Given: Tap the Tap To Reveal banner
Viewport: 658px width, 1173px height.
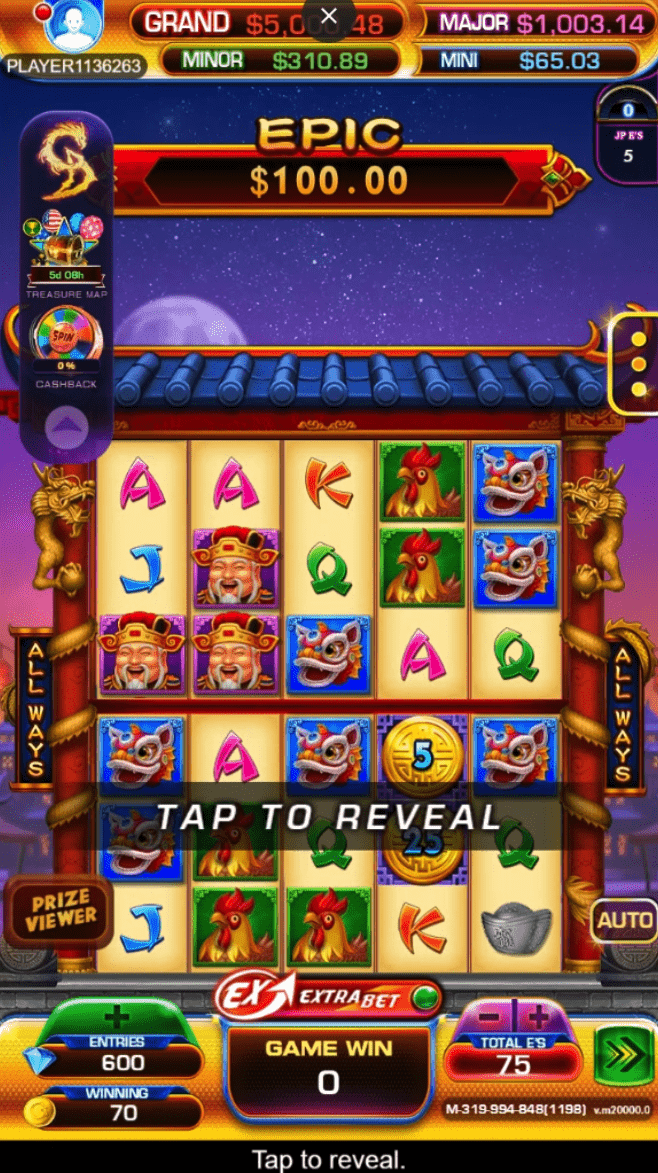Looking at the screenshot, I should (x=328, y=816).
